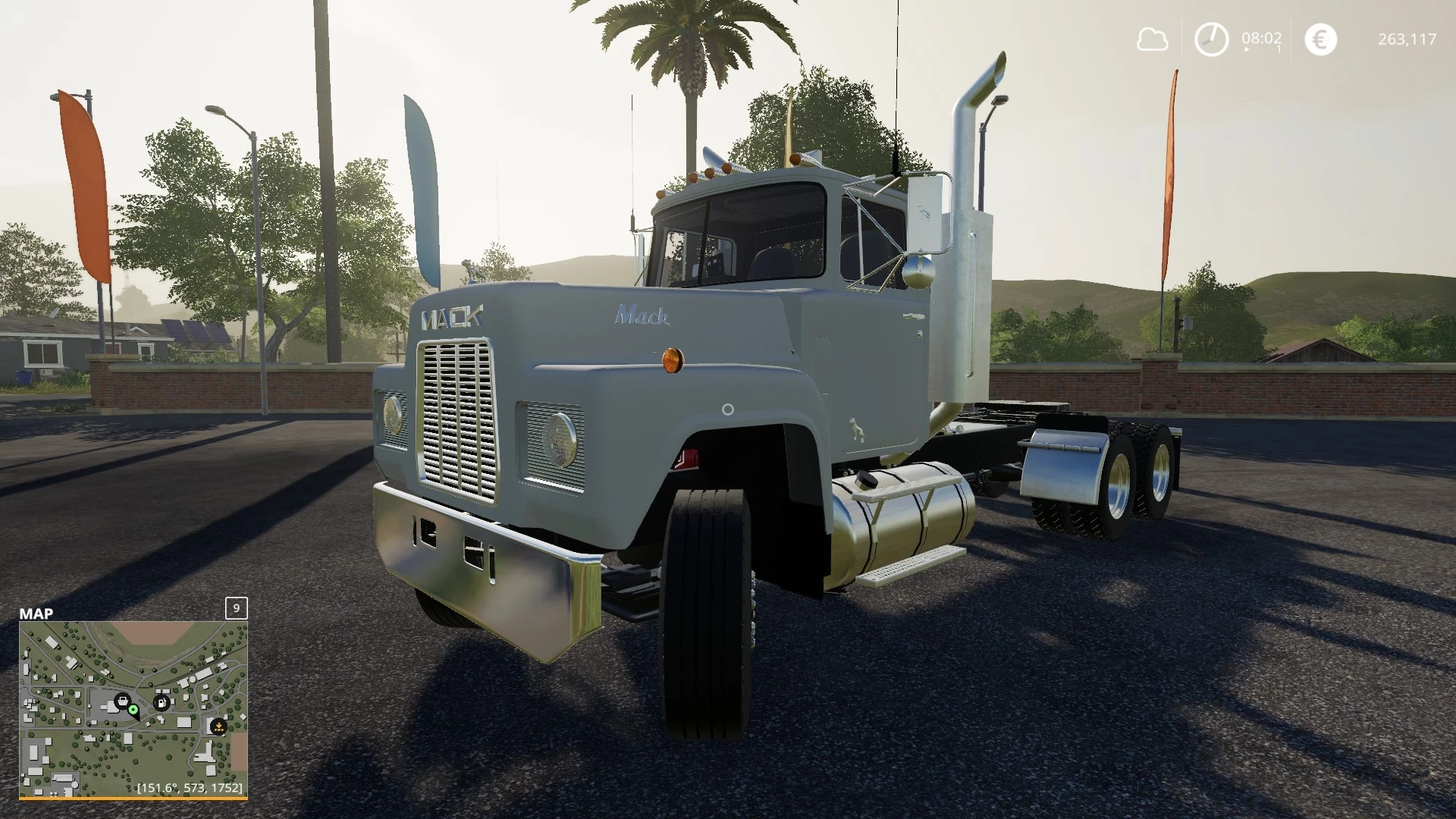Click the money balance 263,117
Viewport: 1456px width, 819px height.
tap(1408, 39)
